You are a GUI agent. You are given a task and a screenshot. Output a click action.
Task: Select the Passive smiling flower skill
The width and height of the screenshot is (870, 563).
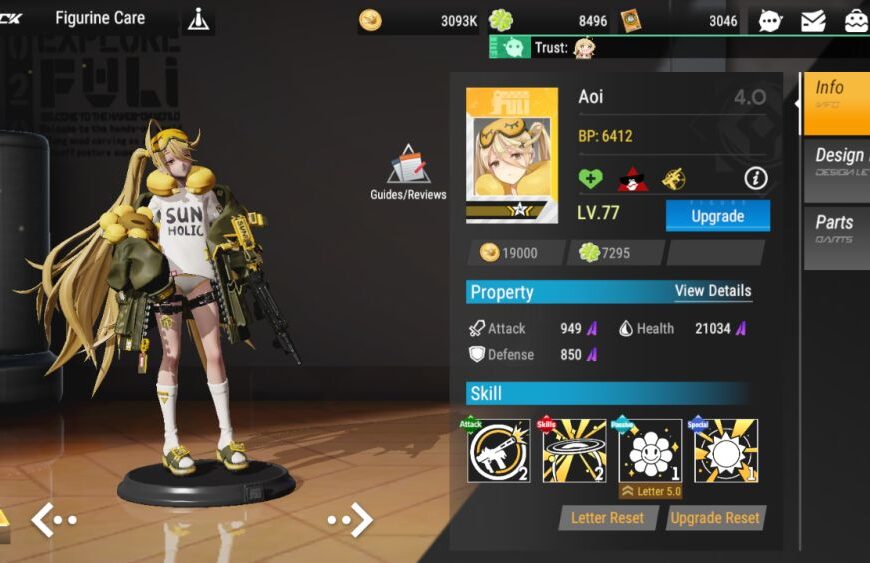[x=650, y=451]
